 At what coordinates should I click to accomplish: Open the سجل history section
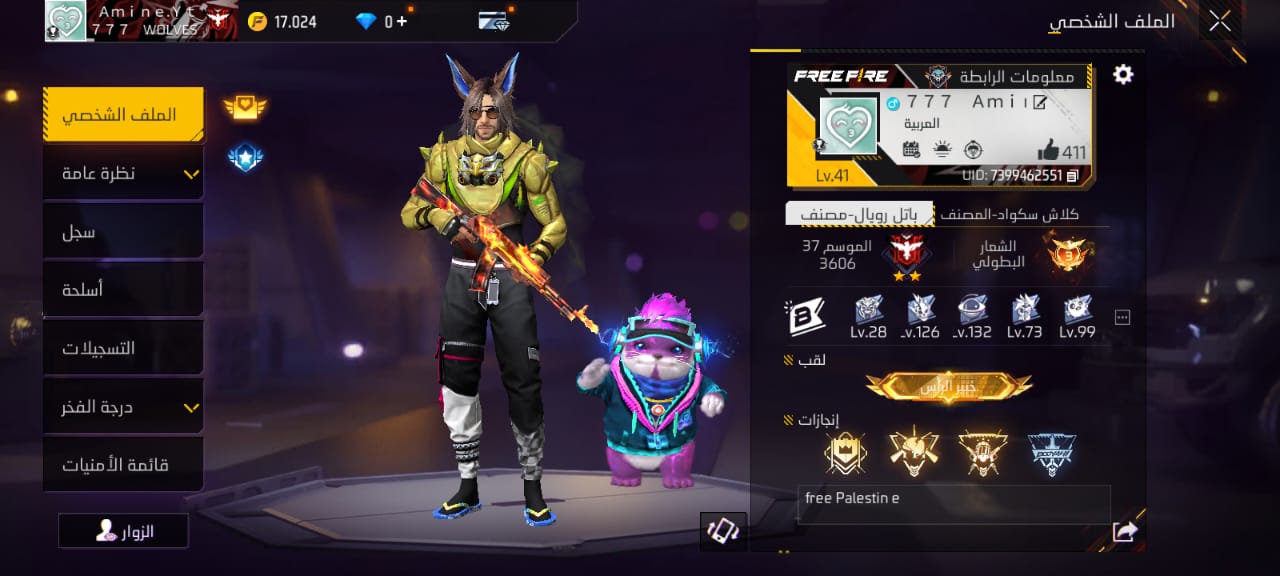[x=123, y=232]
